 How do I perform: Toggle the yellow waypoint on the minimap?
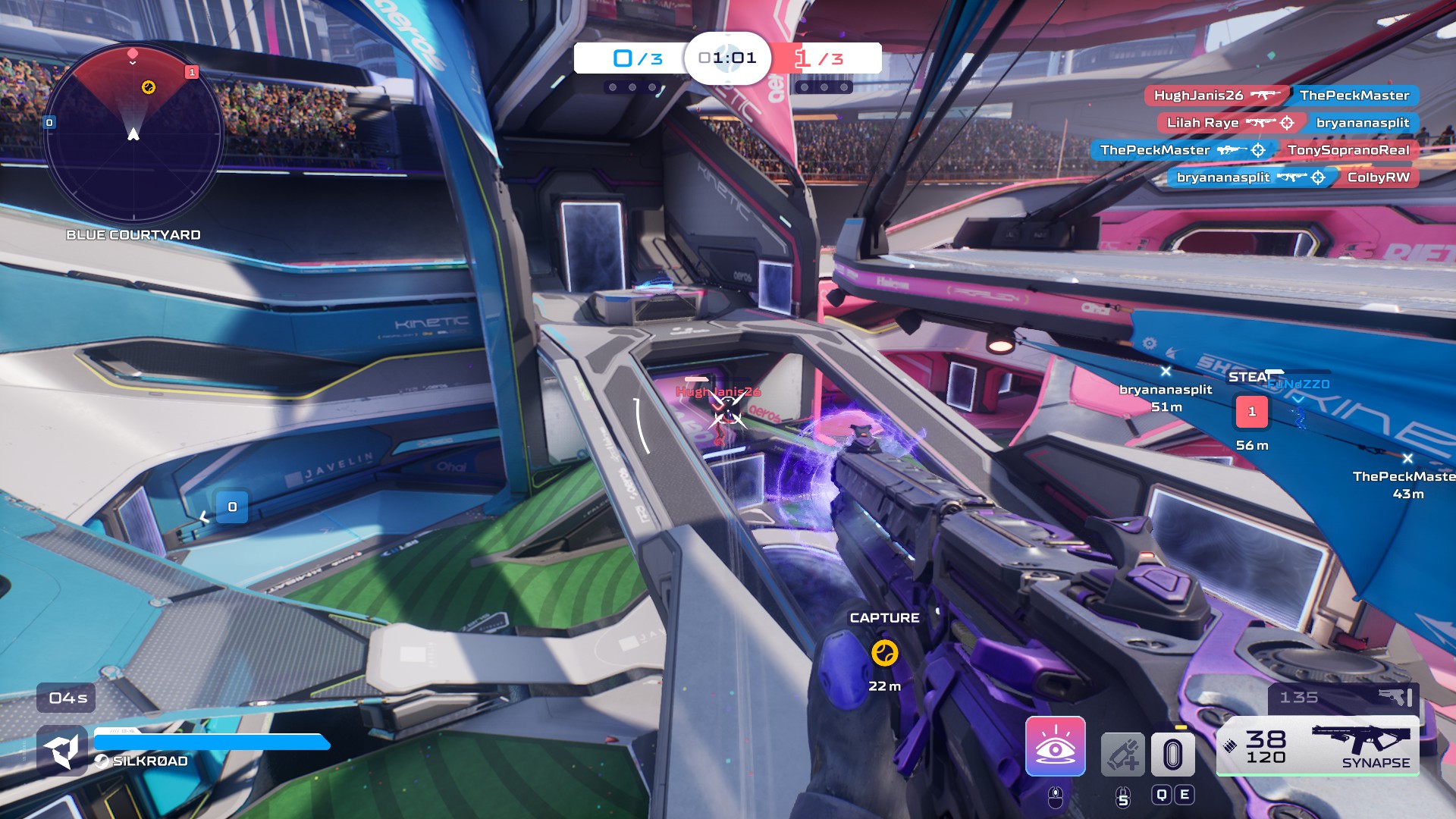click(149, 86)
